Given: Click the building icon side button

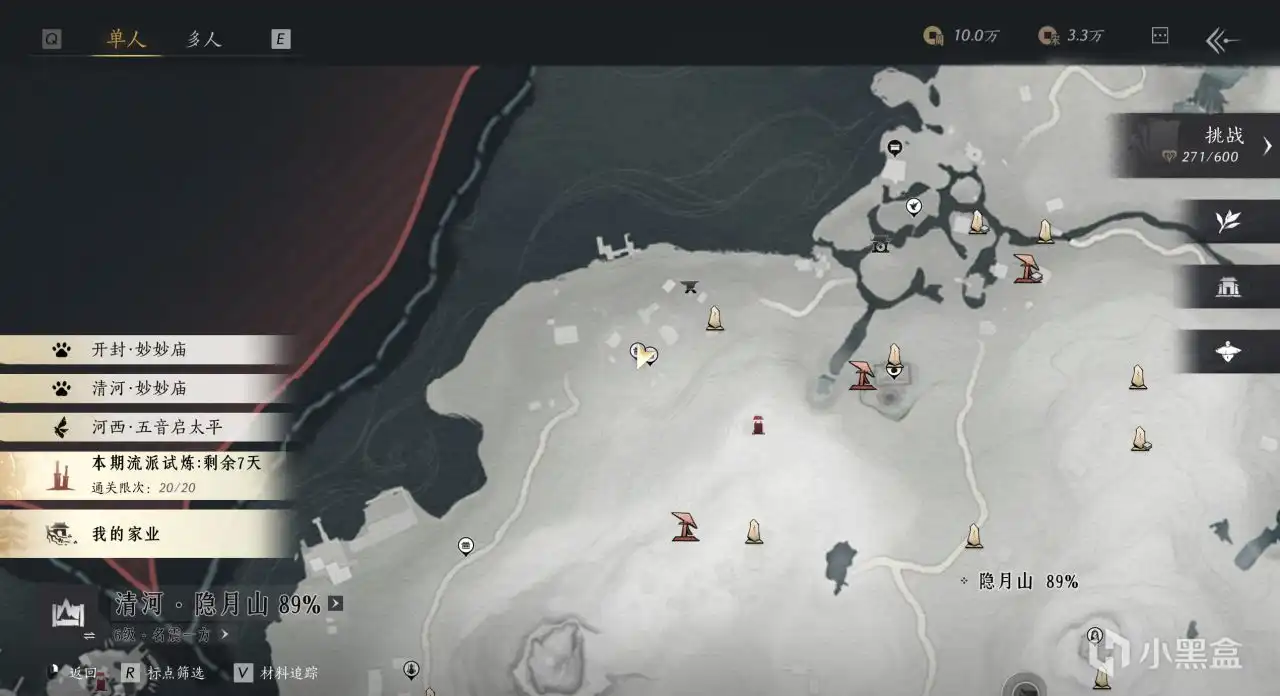Looking at the screenshot, I should (x=1228, y=288).
